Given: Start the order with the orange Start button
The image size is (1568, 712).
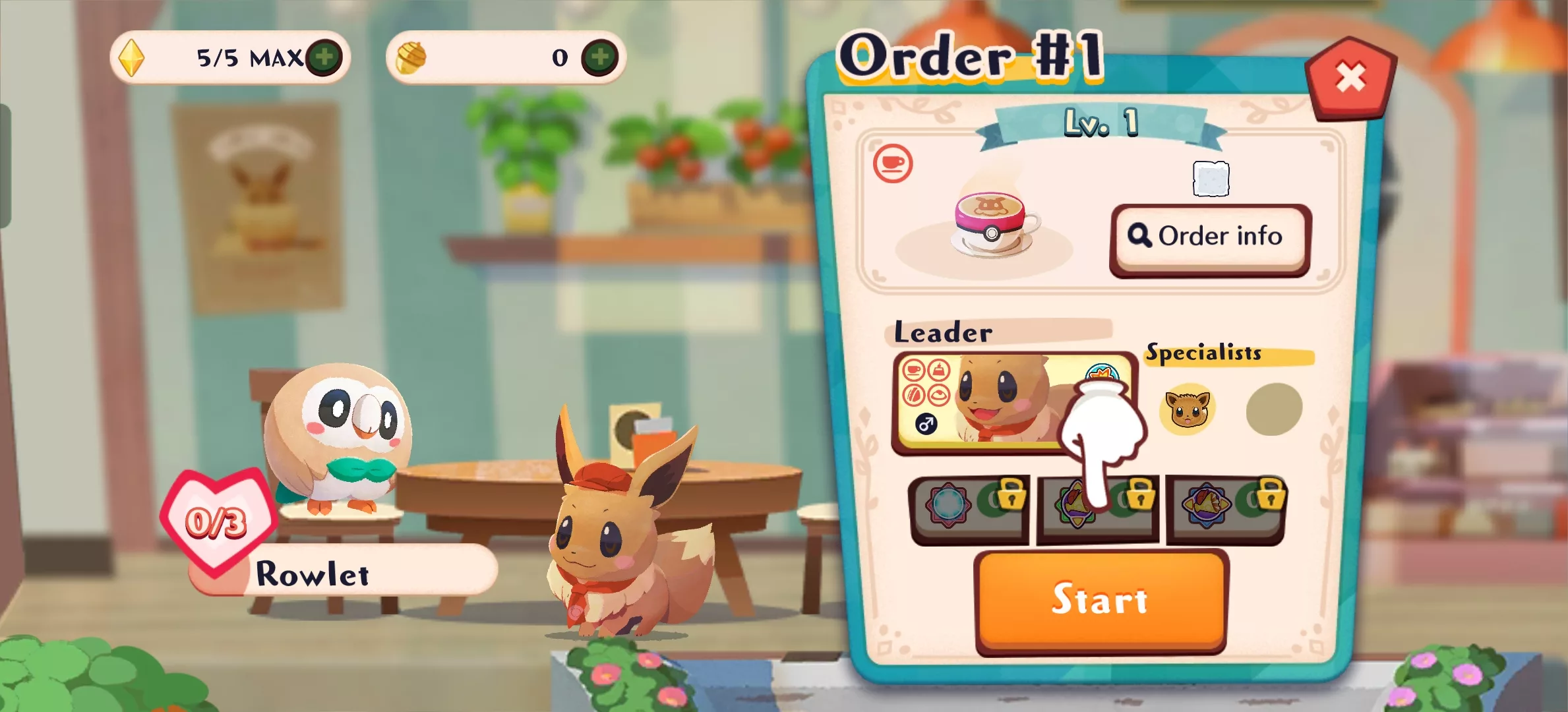Looking at the screenshot, I should 1100,600.
